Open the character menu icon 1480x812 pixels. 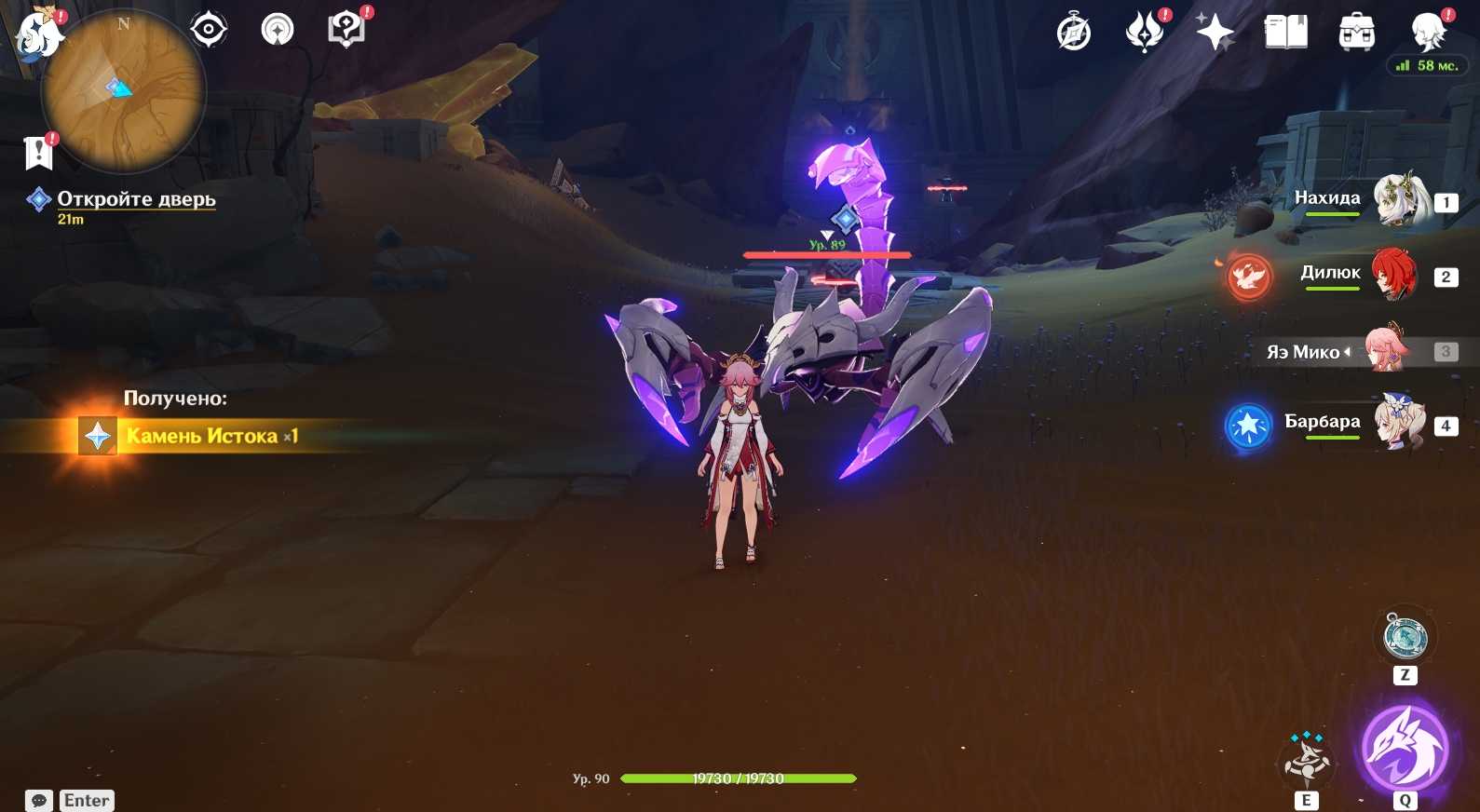coord(1427,33)
